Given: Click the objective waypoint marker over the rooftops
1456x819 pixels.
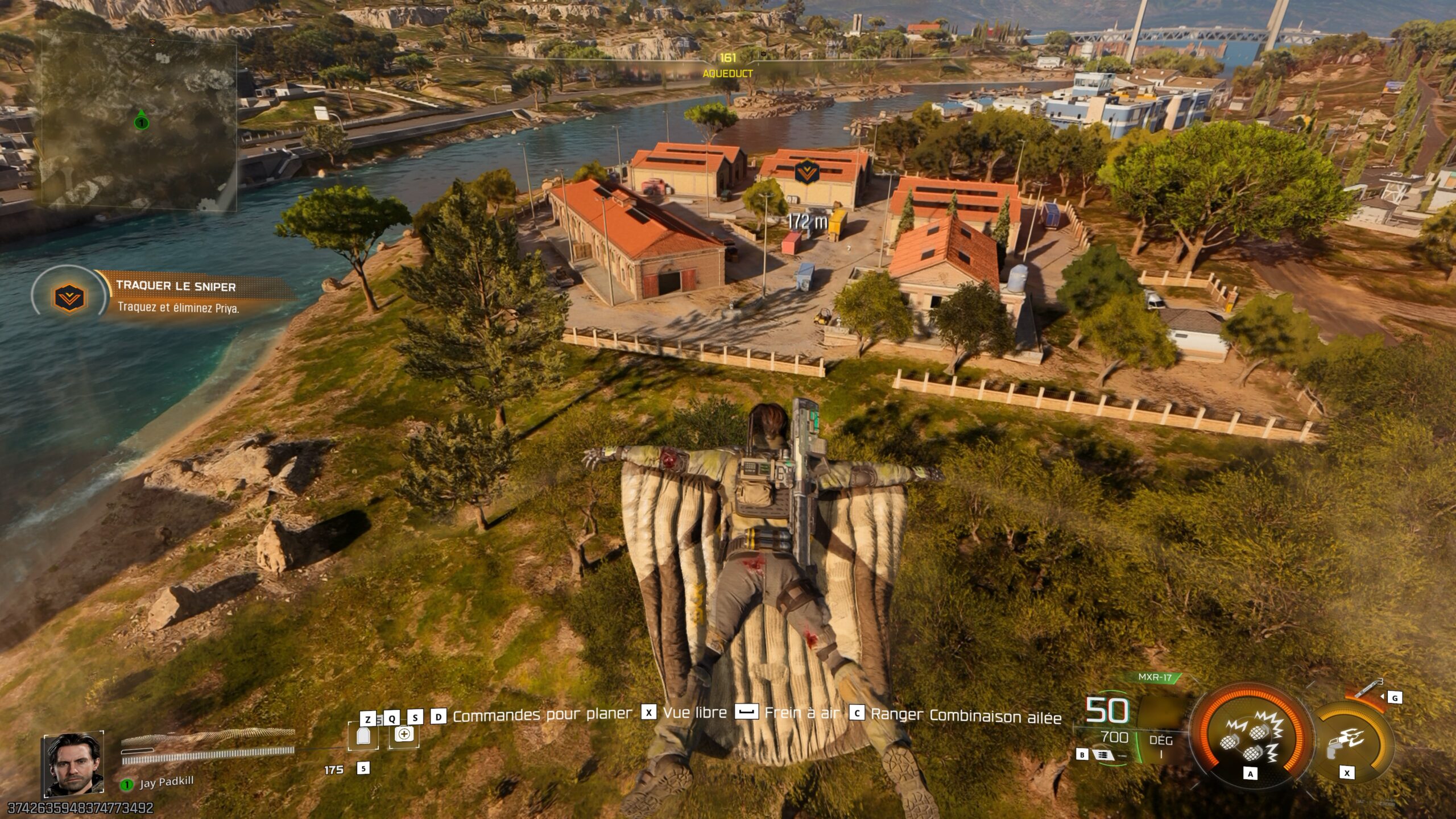Looking at the screenshot, I should tap(806, 171).
